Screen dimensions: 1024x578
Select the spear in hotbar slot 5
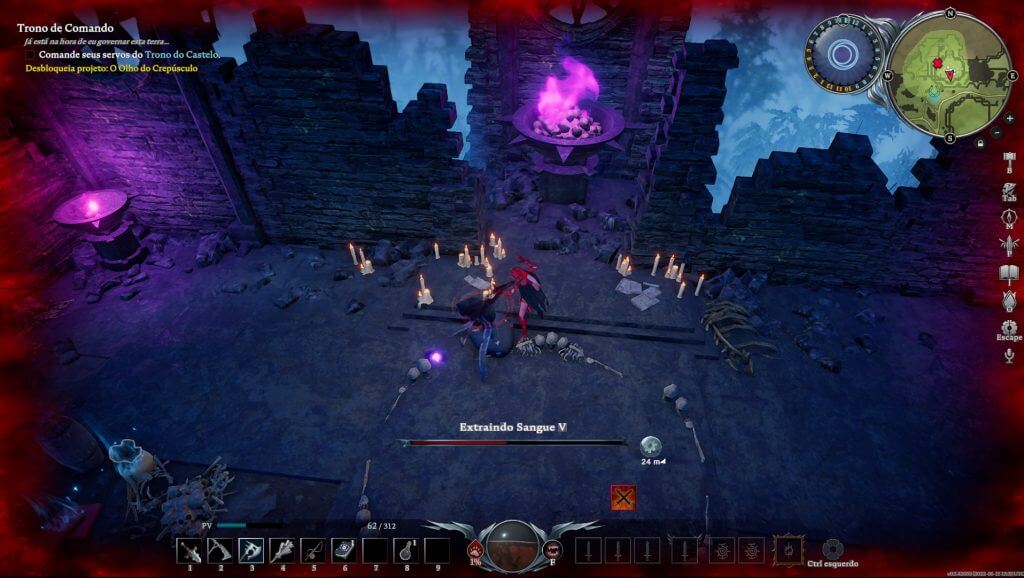[x=313, y=551]
